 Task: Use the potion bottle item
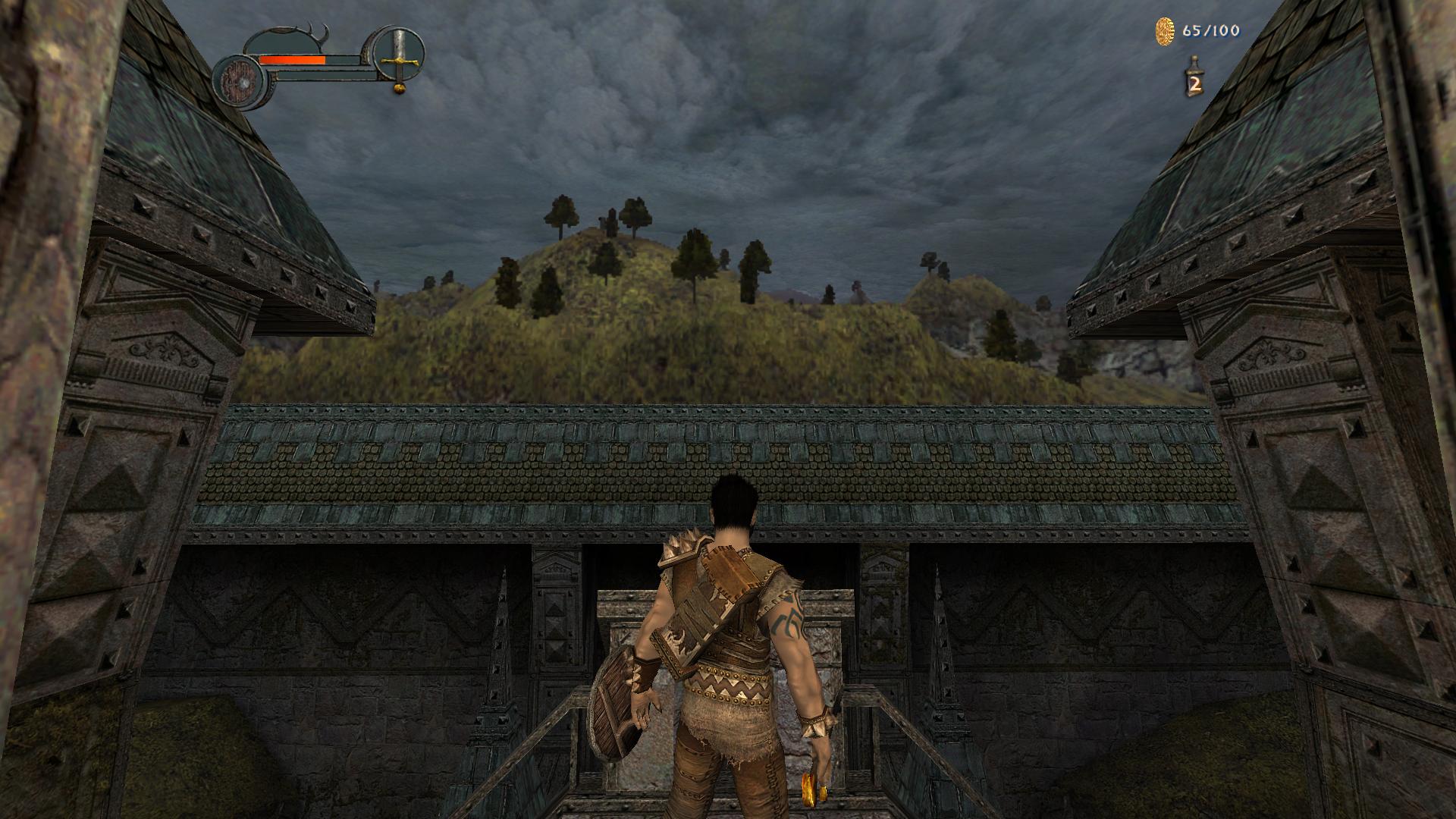click(x=1194, y=77)
